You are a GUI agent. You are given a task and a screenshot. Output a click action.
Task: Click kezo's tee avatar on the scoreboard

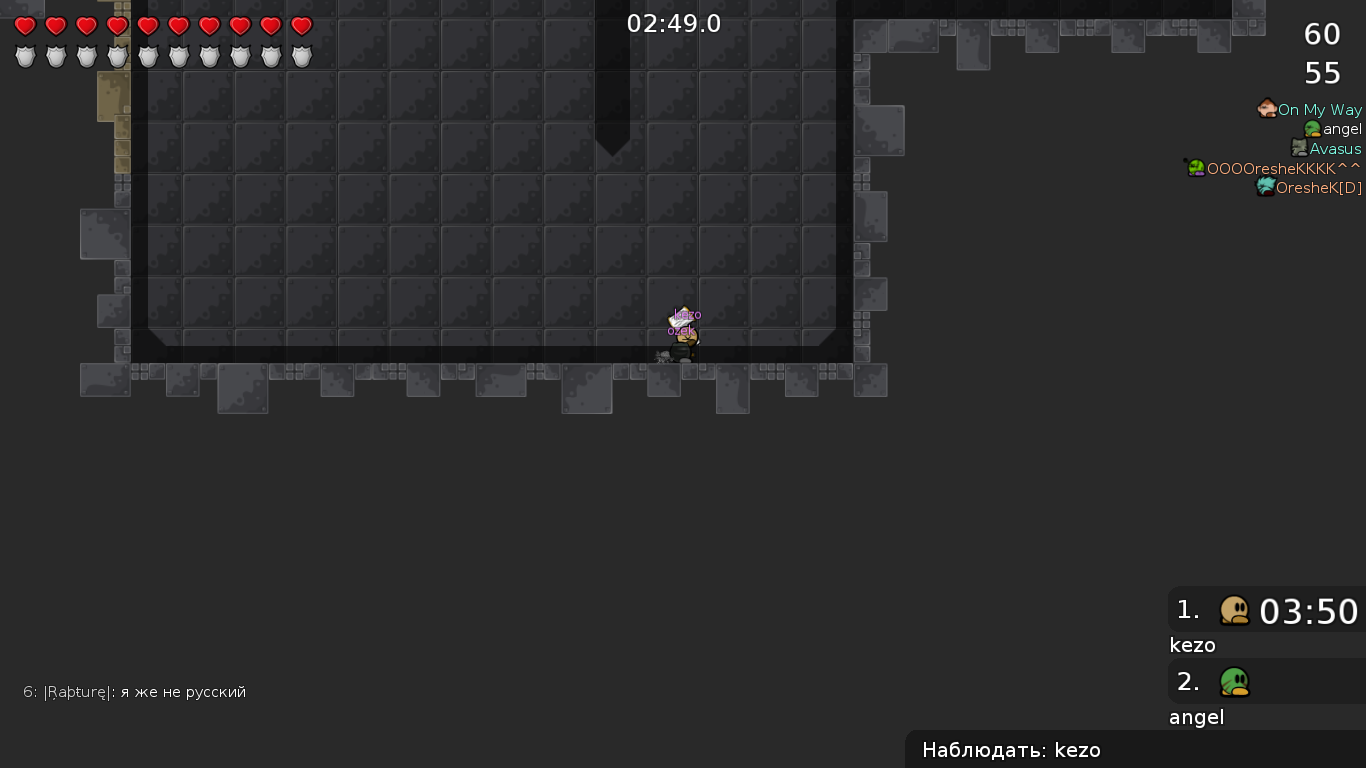pos(1236,610)
